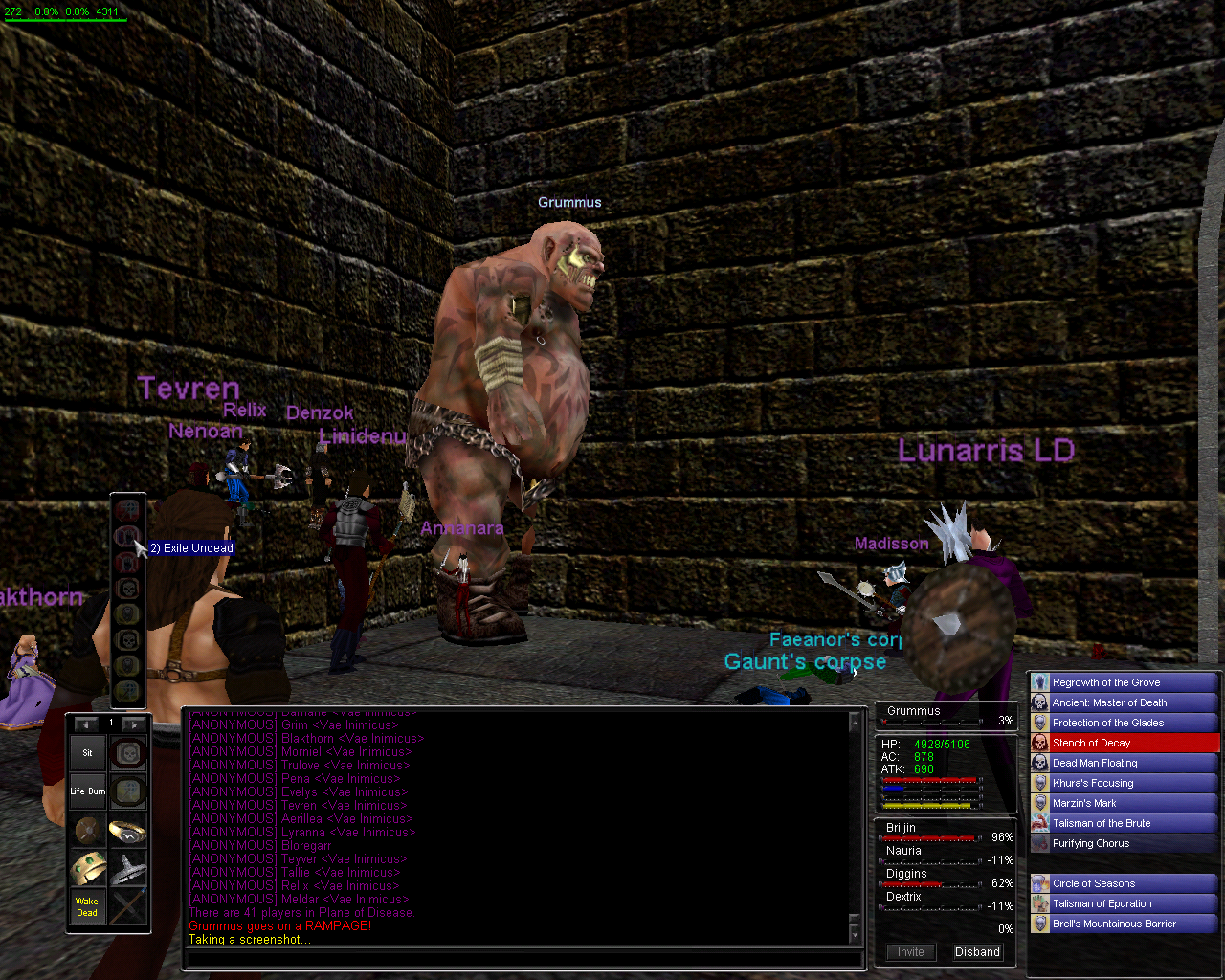Viewport: 1225px width, 980px height.
Task: Use the Wake Dead hotbar button
Action: coord(87,906)
